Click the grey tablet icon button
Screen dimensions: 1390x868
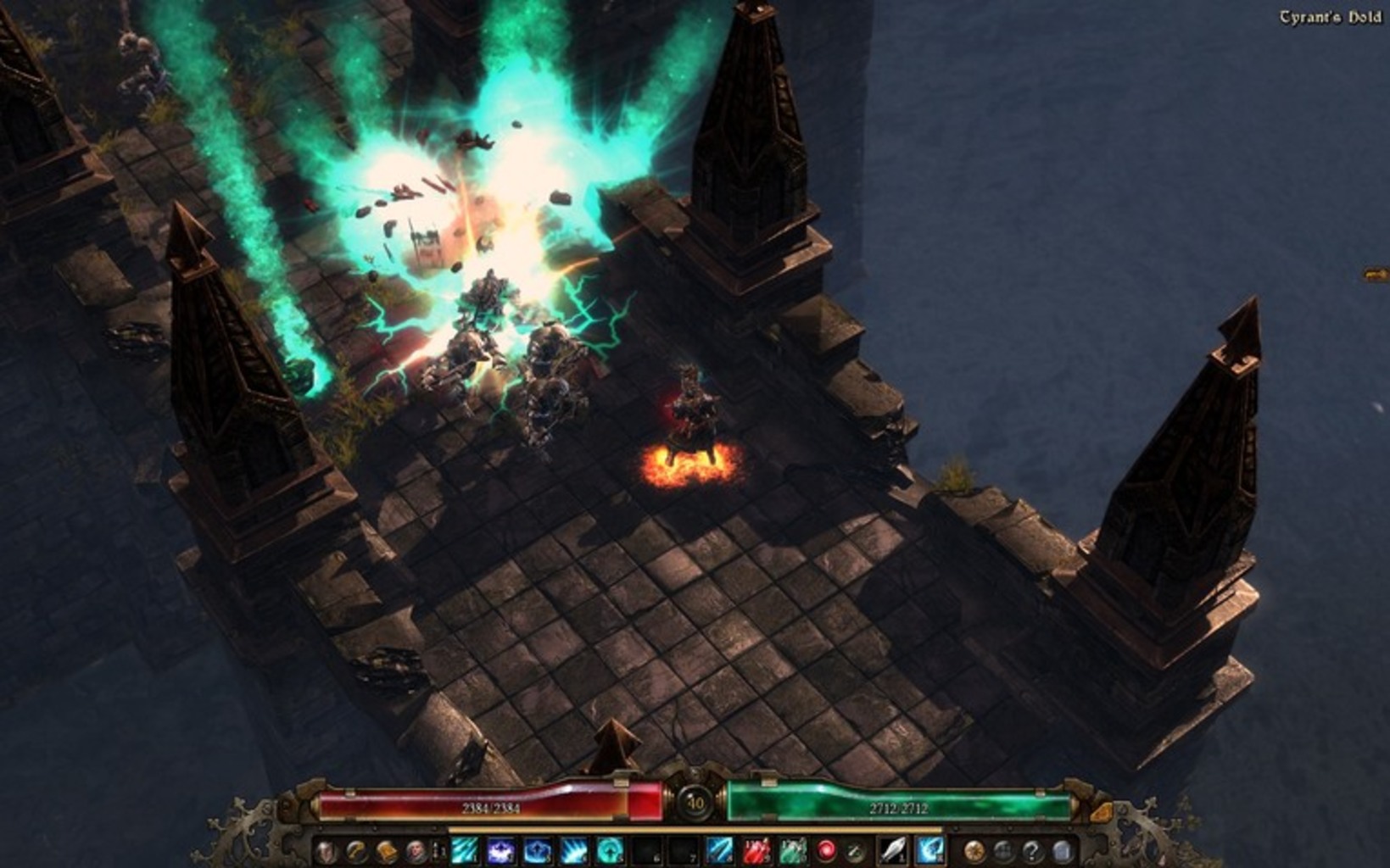(x=1062, y=851)
